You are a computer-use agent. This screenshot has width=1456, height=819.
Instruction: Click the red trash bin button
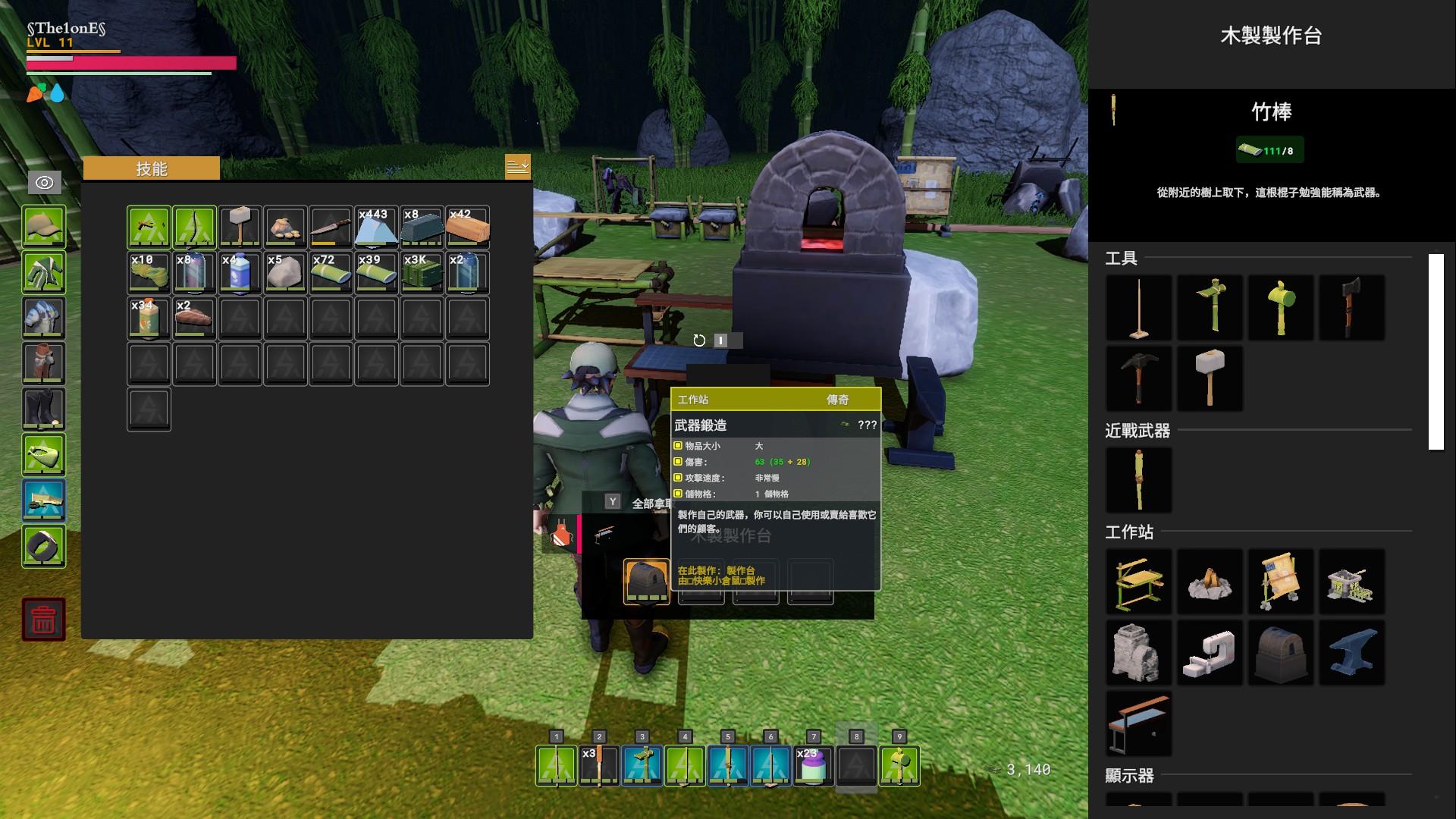tap(44, 620)
